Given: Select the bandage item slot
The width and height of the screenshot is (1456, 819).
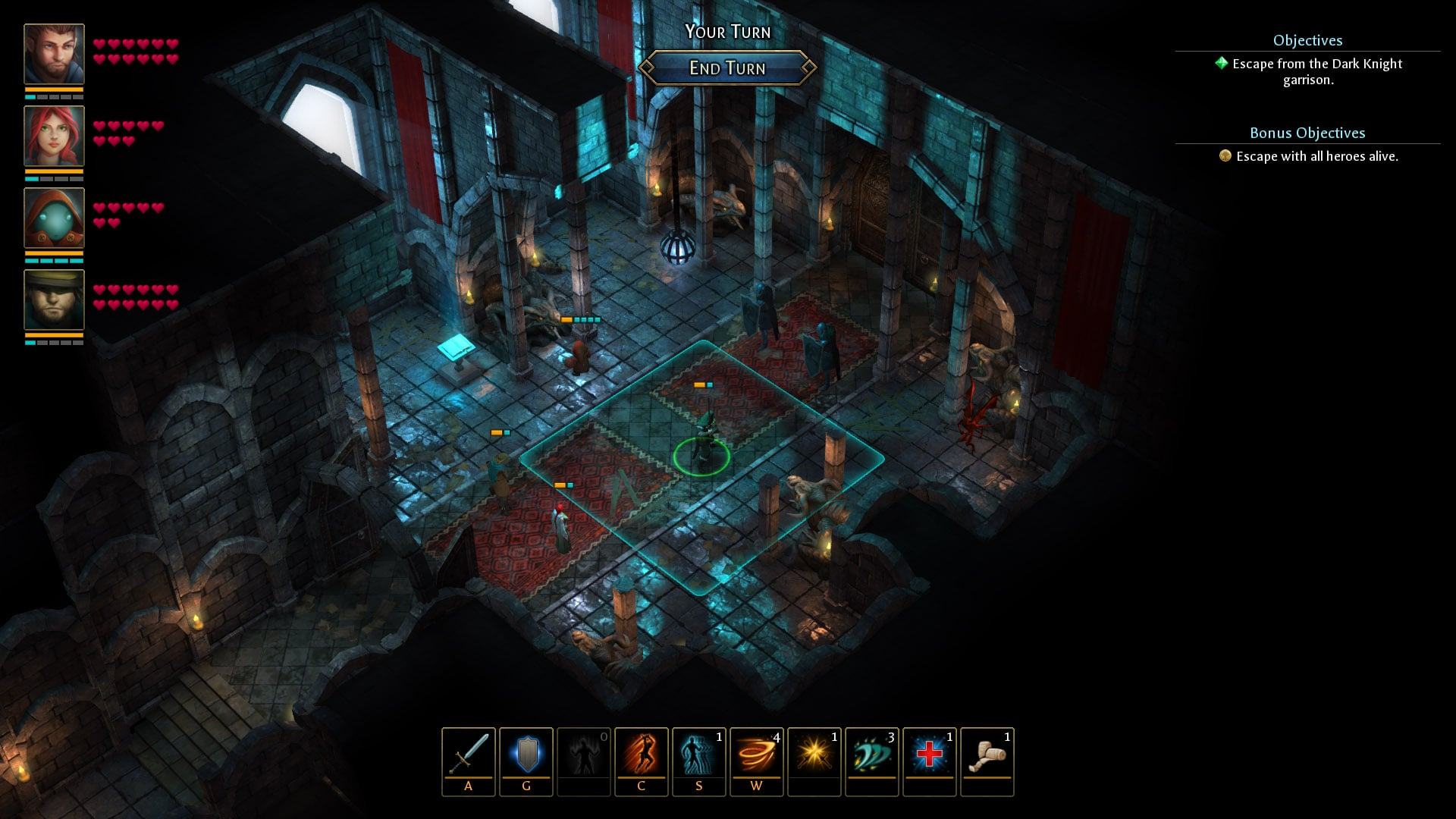Looking at the screenshot, I should pyautogui.click(x=987, y=755).
